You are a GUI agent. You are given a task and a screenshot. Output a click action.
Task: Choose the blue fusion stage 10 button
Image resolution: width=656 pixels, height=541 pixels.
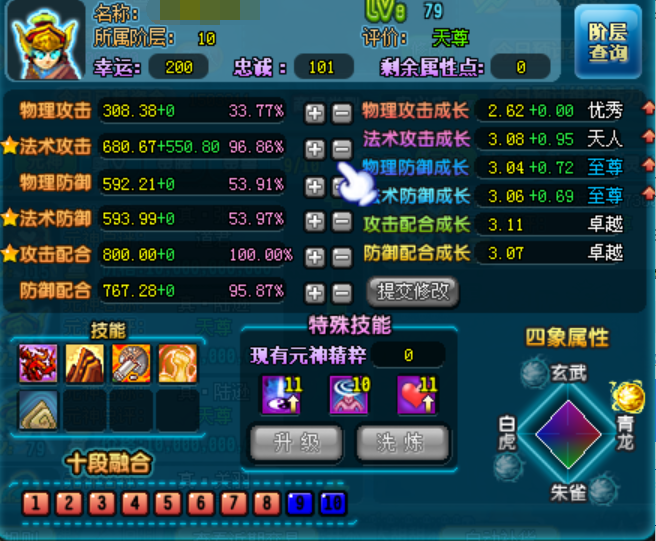tap(332, 502)
